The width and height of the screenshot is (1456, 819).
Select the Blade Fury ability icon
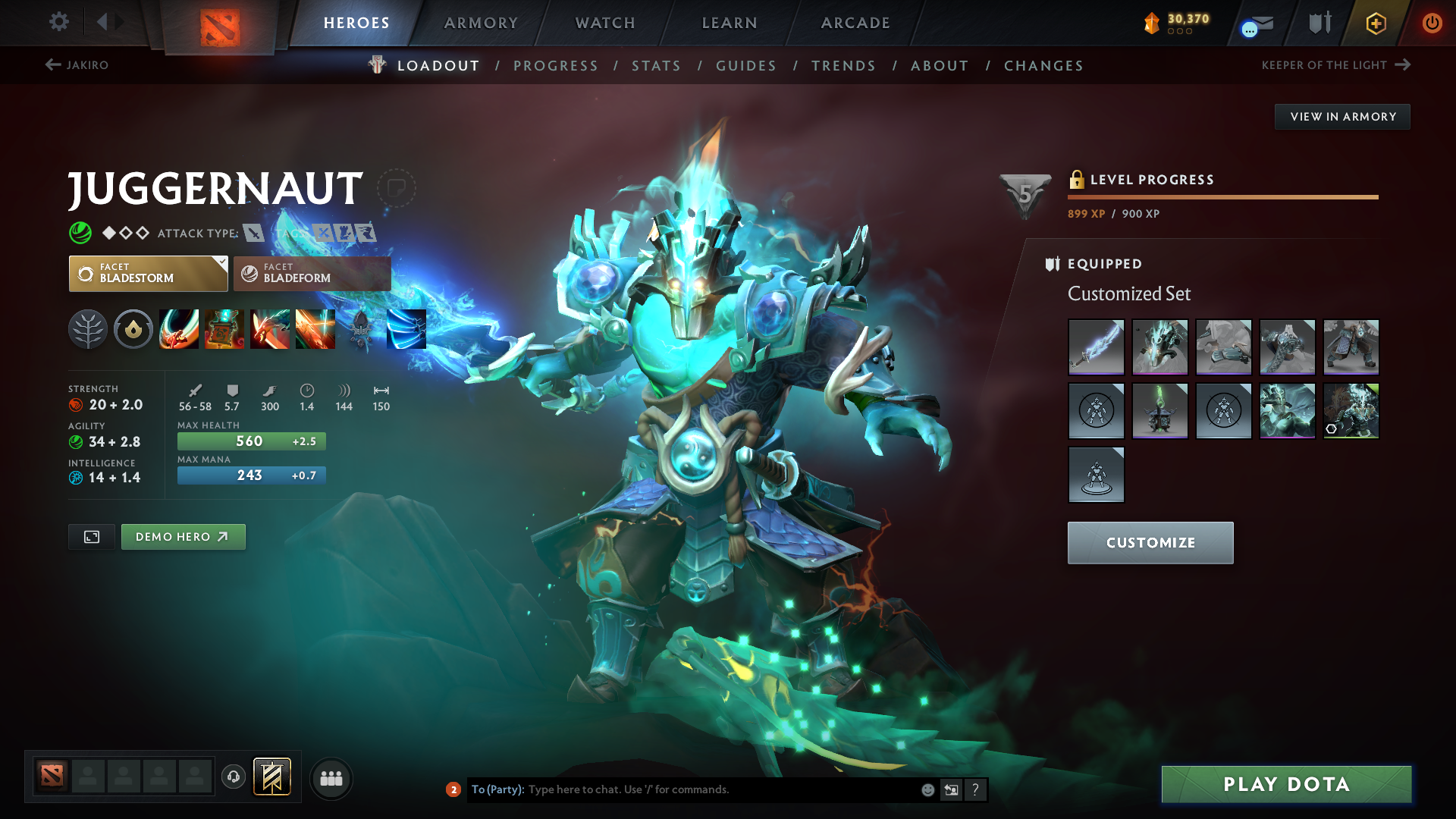(179, 328)
